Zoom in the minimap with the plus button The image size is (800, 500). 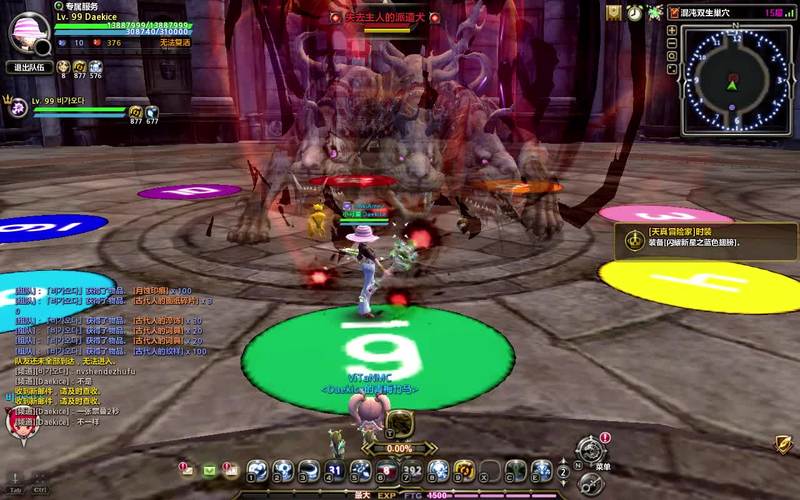coord(672,31)
